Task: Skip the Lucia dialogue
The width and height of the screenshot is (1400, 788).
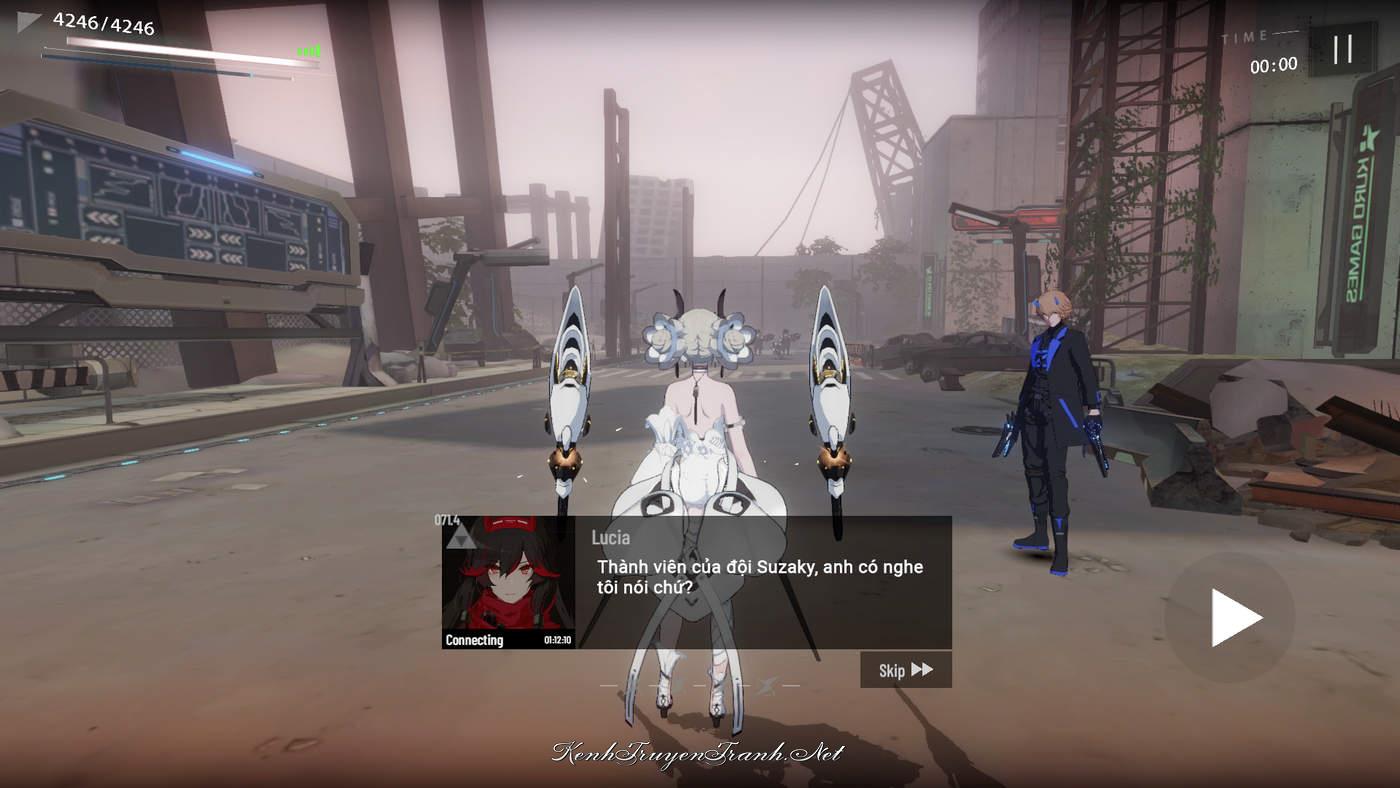Action: pyautogui.click(x=905, y=670)
